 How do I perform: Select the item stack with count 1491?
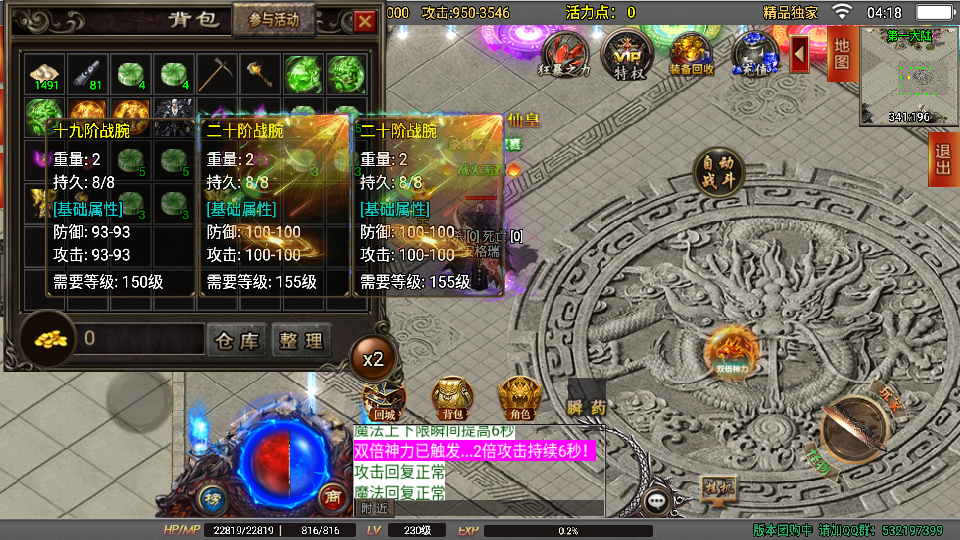click(45, 74)
